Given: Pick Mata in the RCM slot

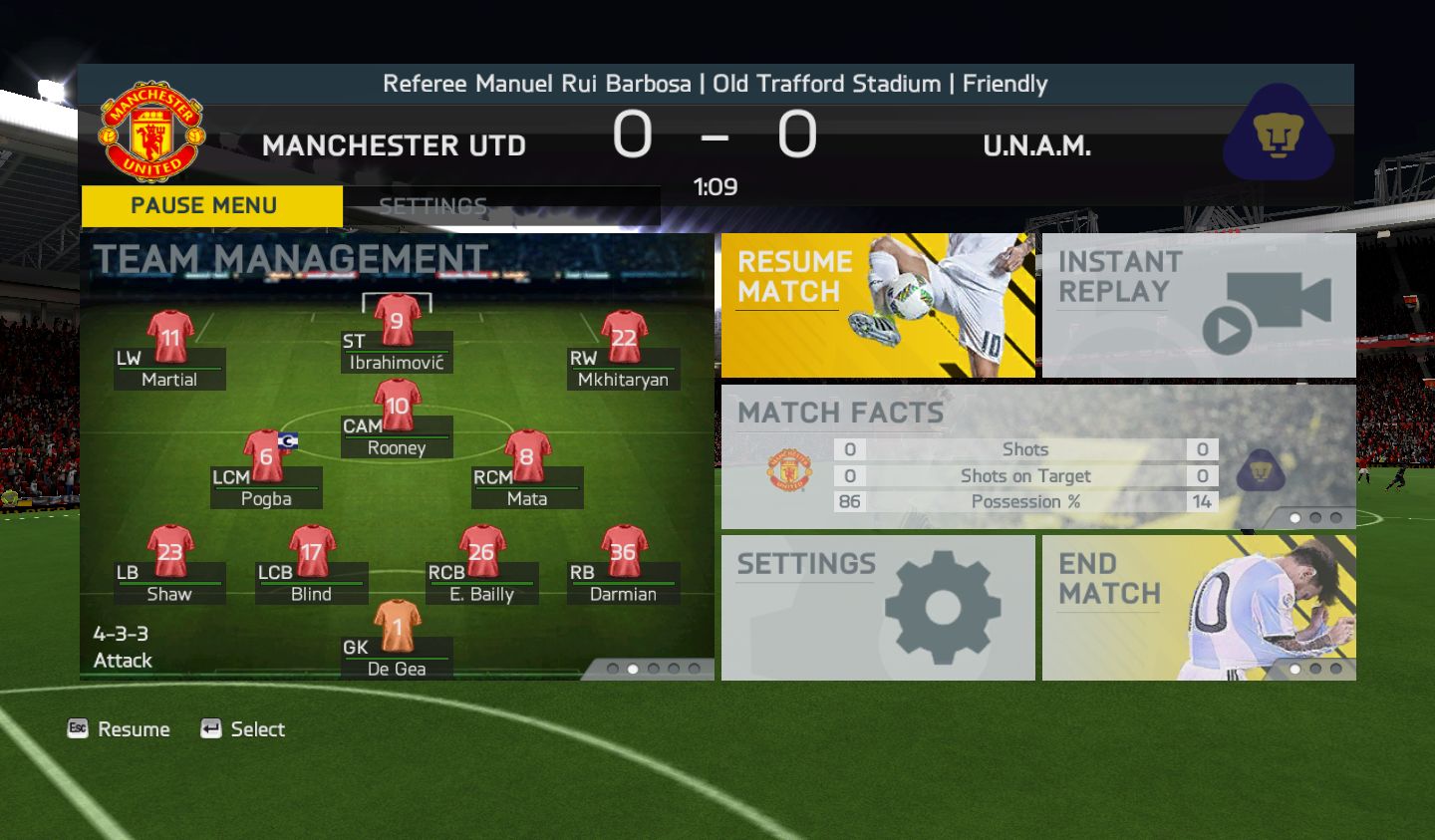Looking at the screenshot, I should (x=527, y=457).
